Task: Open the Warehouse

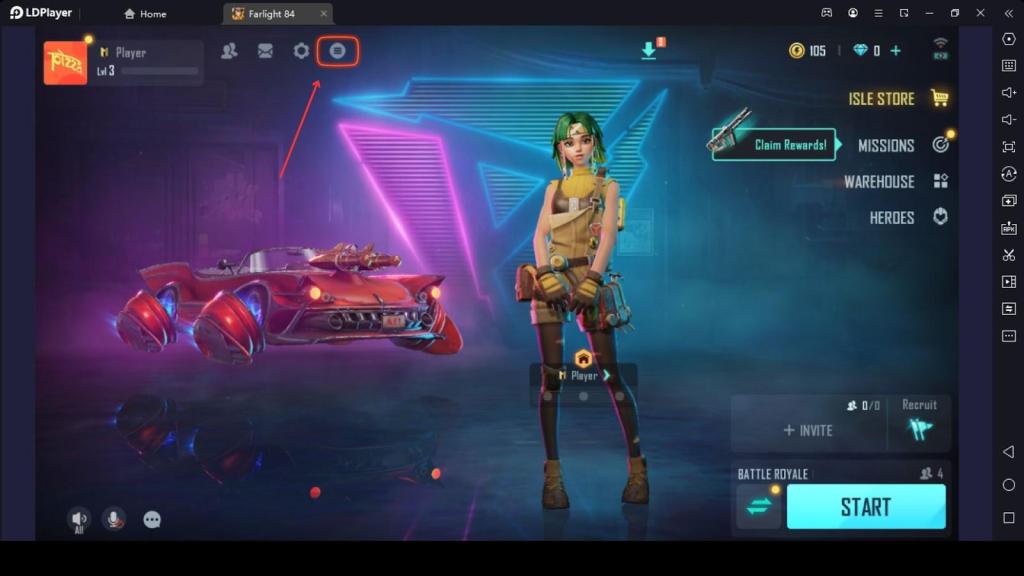Action: click(x=895, y=181)
